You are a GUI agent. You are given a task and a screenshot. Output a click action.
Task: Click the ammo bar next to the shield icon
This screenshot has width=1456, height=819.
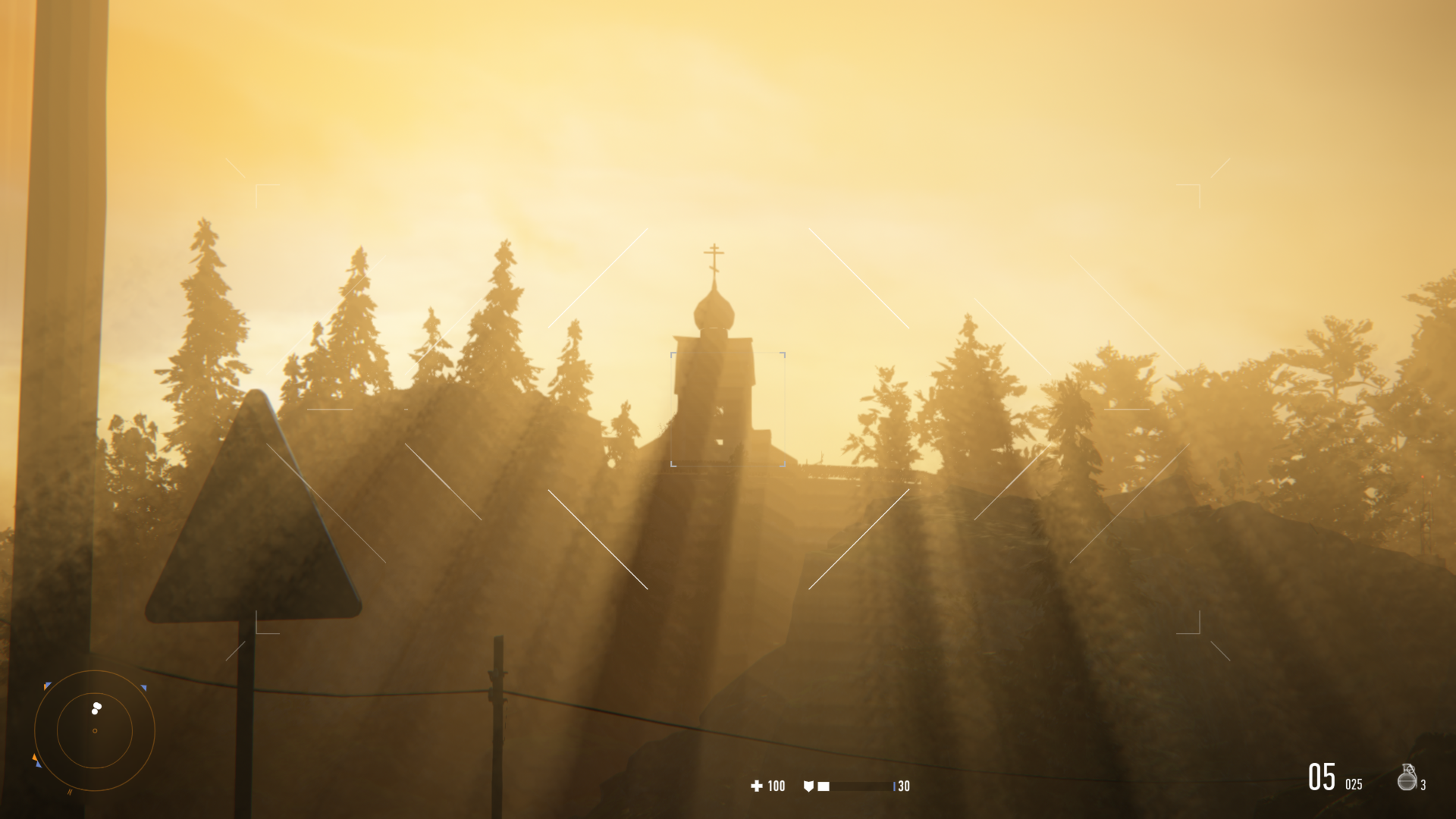860,786
